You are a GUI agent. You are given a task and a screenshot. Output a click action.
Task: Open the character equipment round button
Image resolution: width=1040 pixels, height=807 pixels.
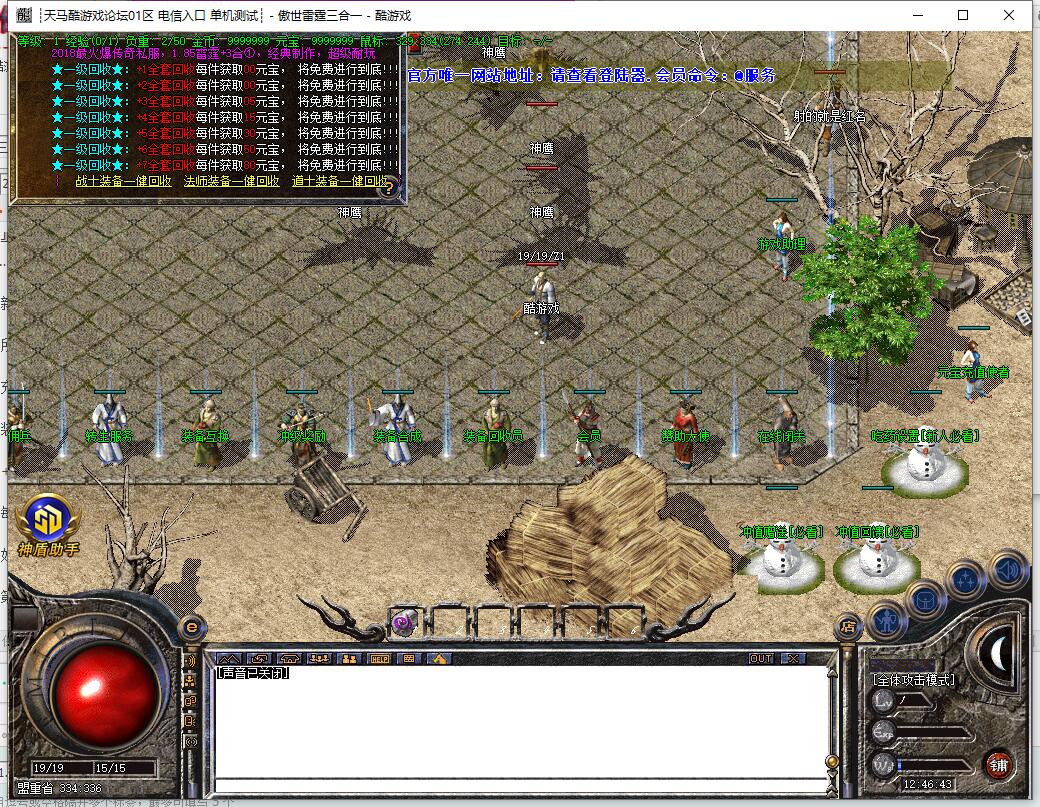tap(887, 620)
